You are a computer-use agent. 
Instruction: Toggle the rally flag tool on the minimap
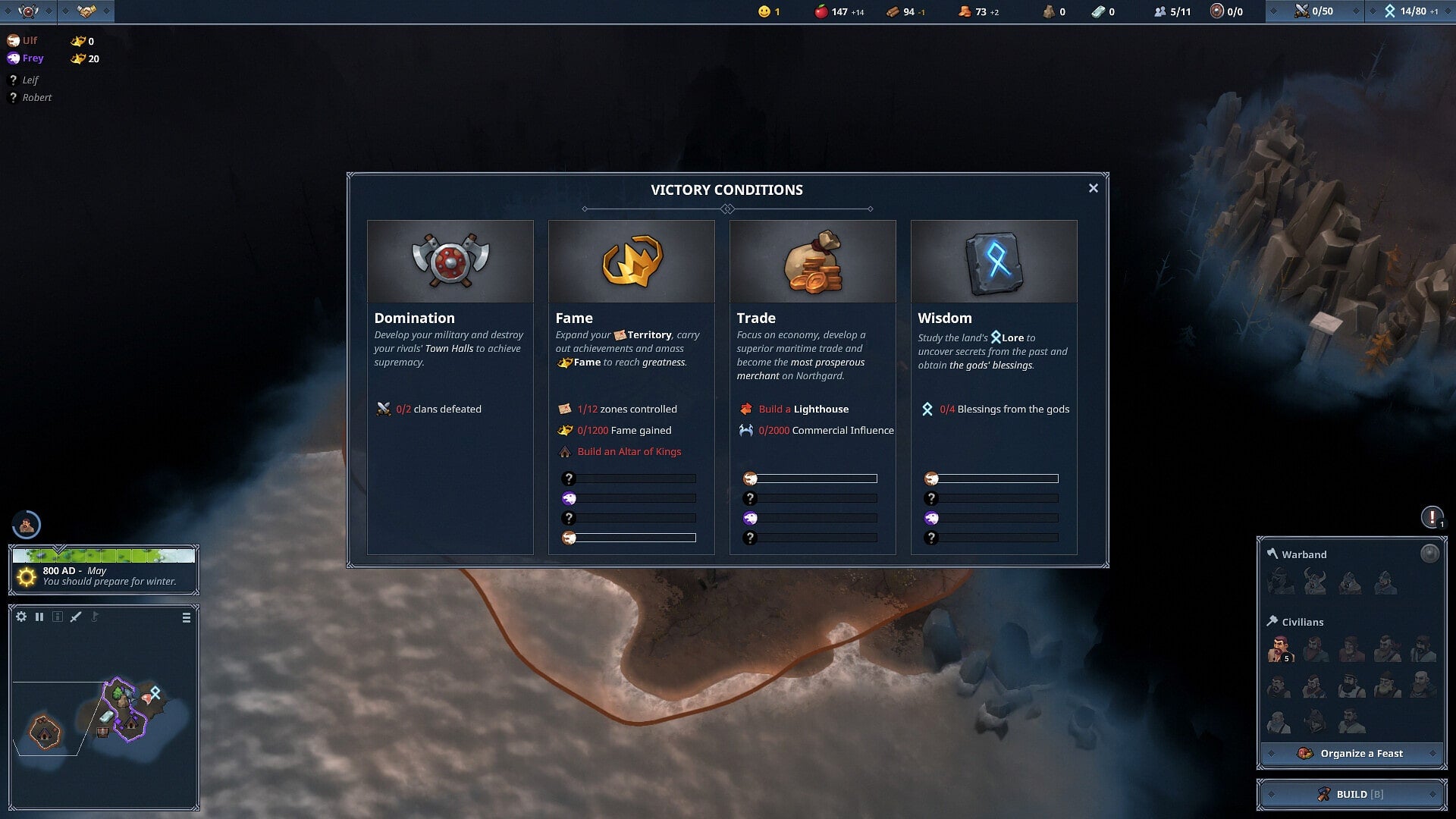click(x=93, y=617)
